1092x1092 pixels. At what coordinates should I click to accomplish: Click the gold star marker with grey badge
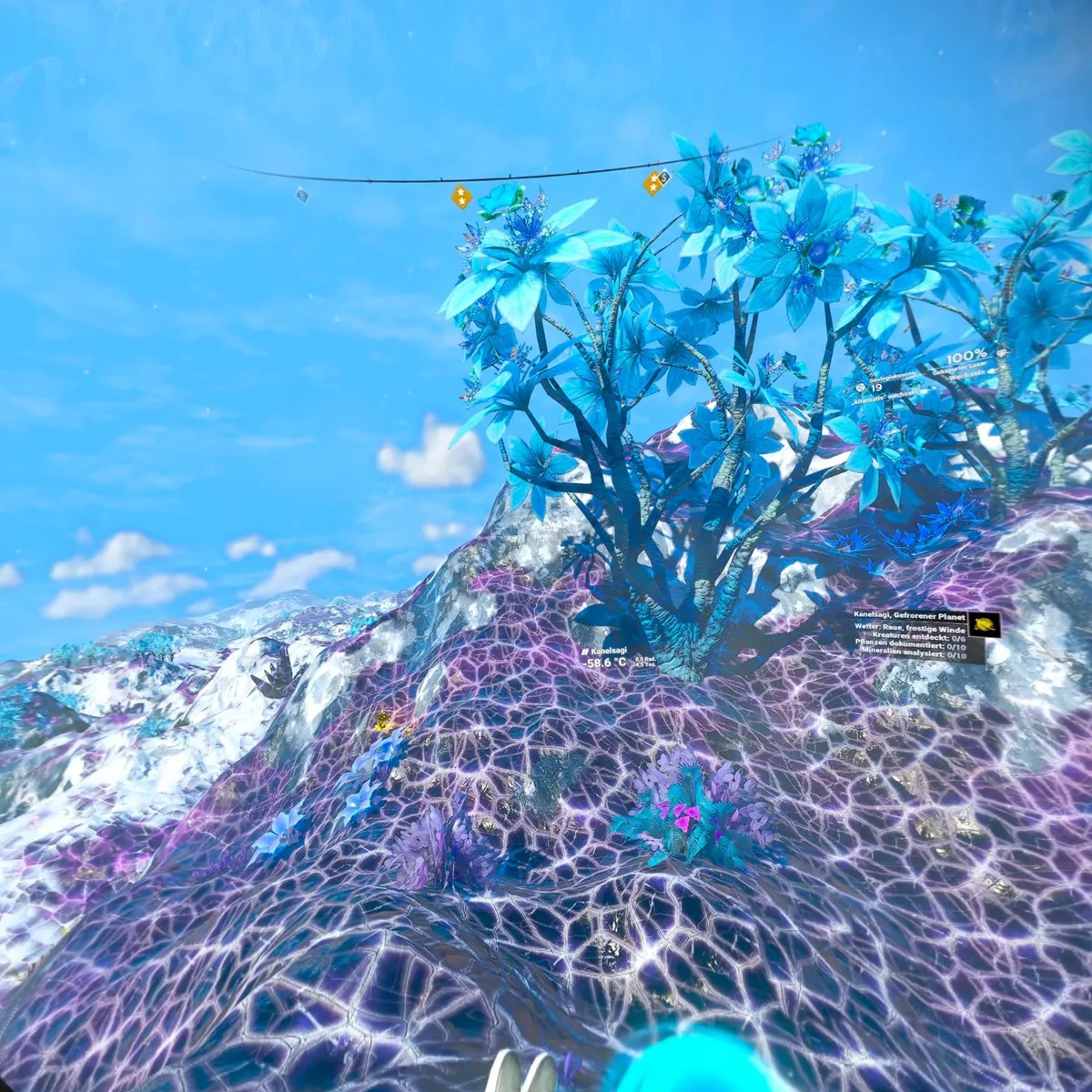coord(655,182)
